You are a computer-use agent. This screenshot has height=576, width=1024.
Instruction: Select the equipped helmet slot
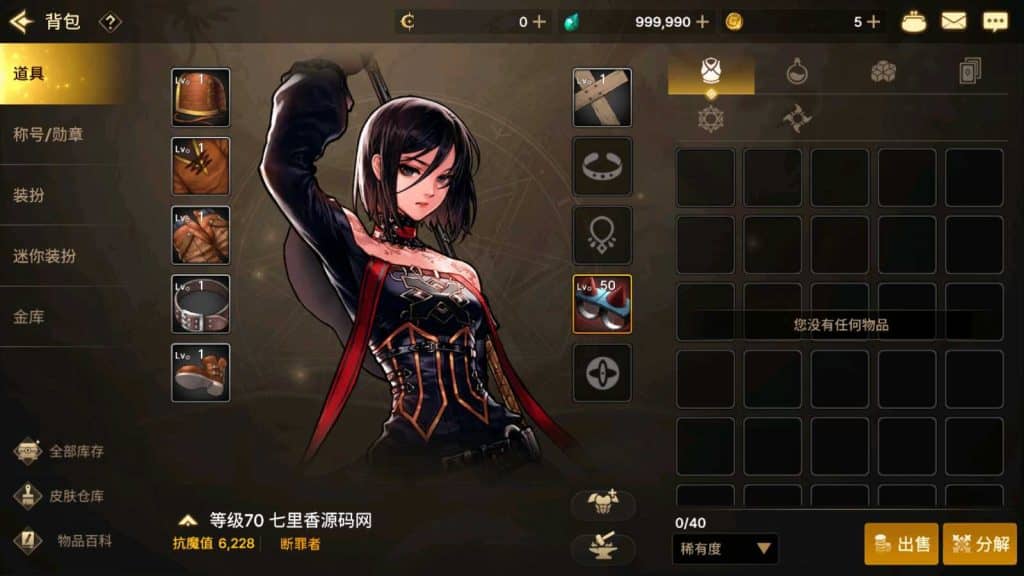coord(200,97)
